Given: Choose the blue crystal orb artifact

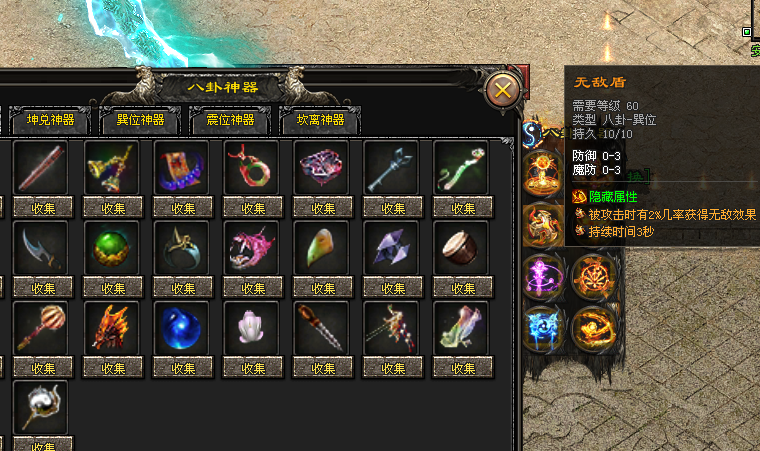Looking at the screenshot, I should (x=181, y=327).
